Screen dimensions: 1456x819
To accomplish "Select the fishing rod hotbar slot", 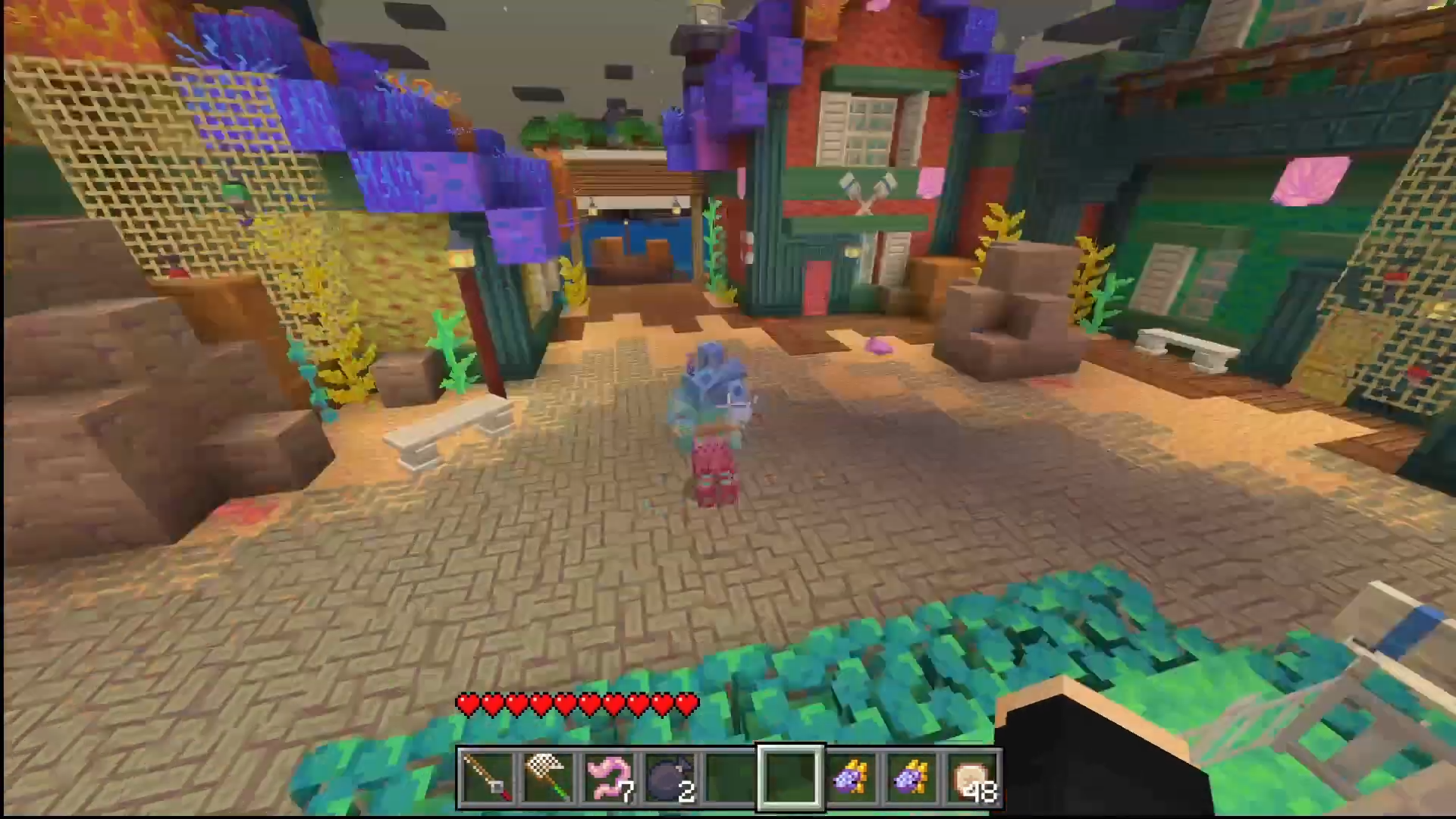I will [x=486, y=778].
